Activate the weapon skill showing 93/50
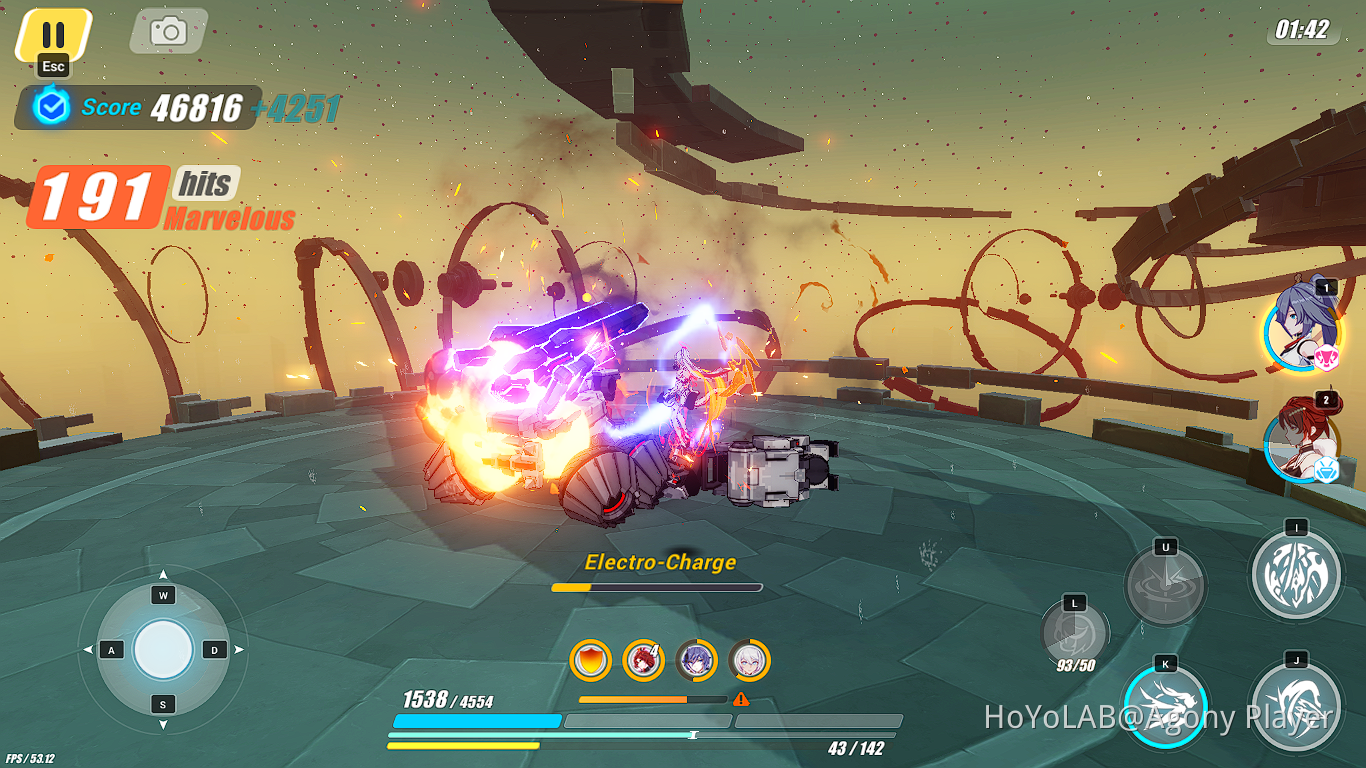 point(1074,636)
